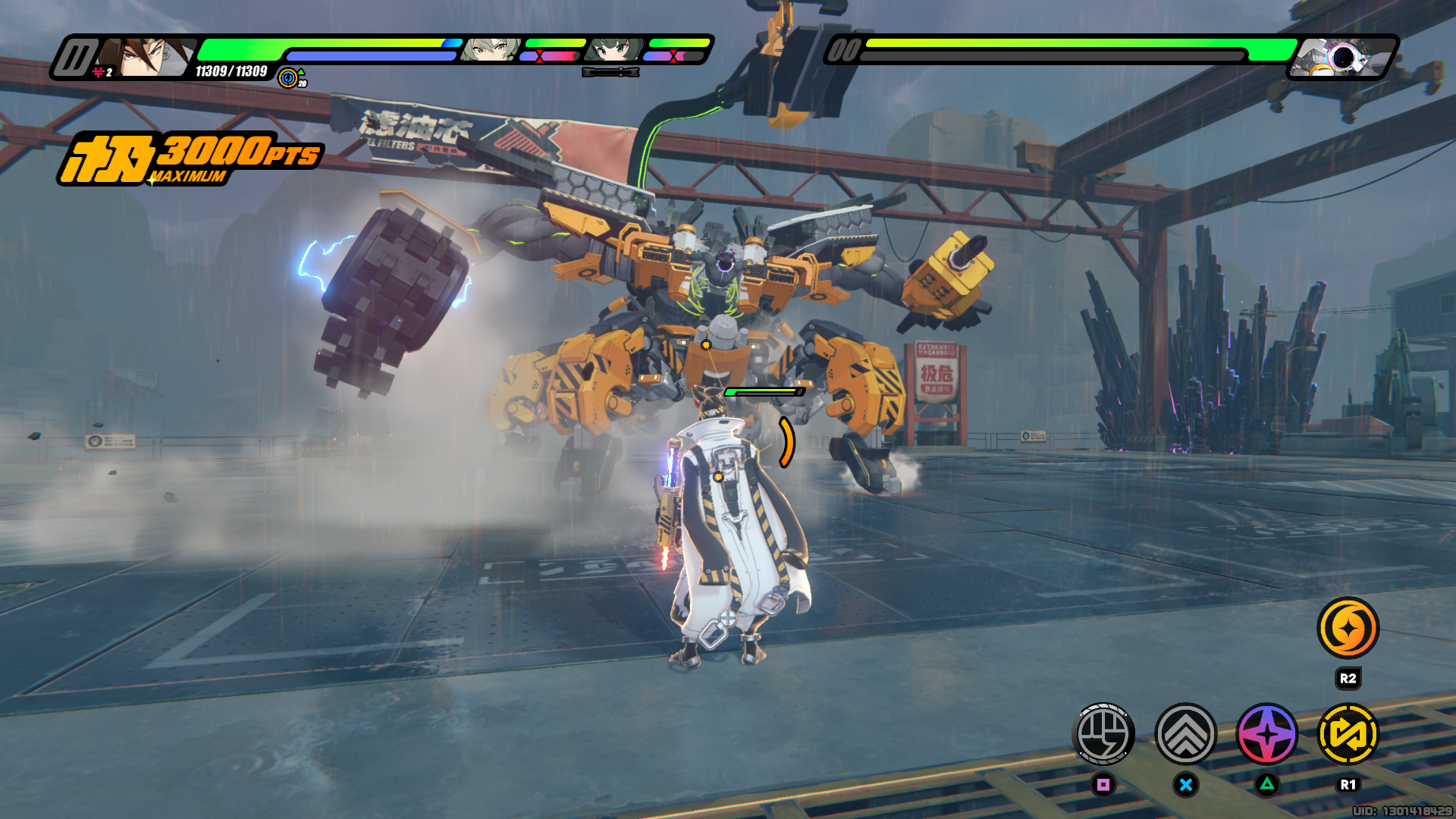Select the active brown-haired character portrait
The height and width of the screenshot is (819, 1456).
(x=152, y=58)
